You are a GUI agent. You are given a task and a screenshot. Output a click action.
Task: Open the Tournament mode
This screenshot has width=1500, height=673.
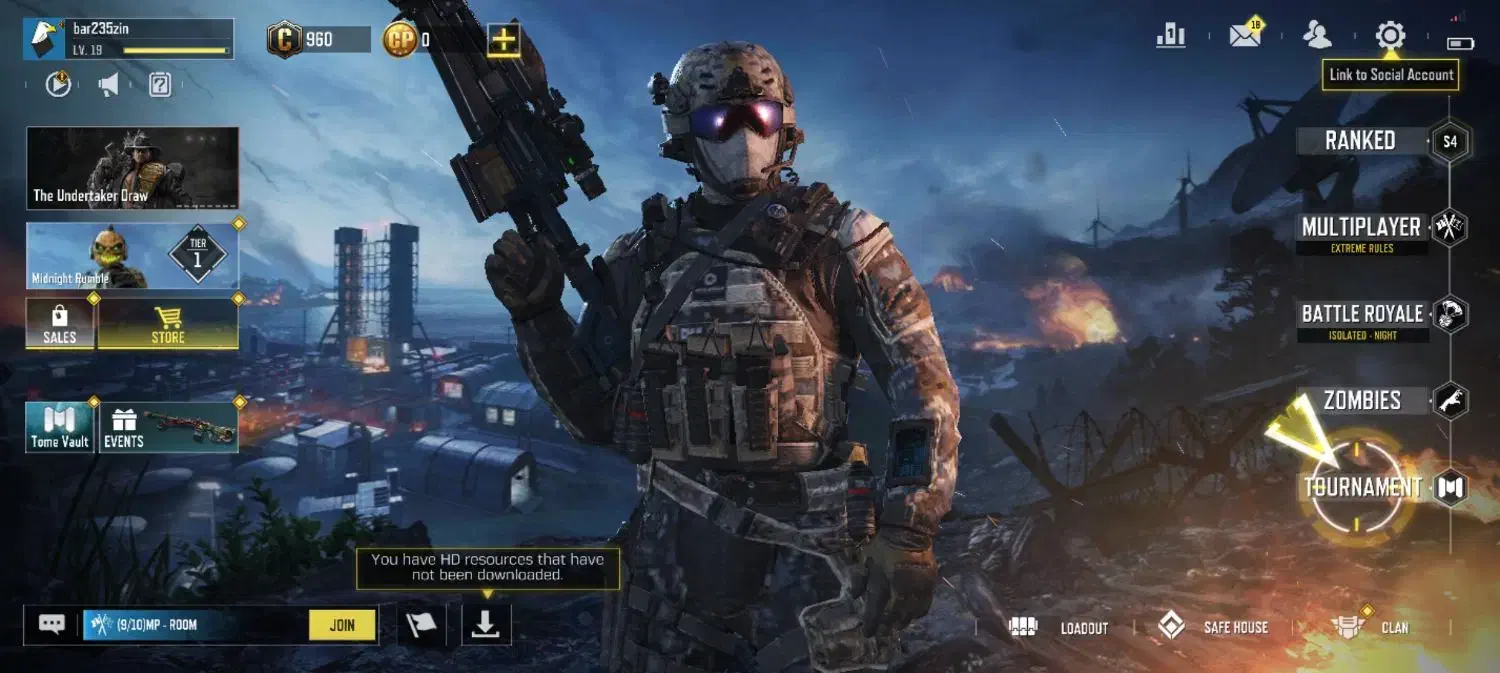click(x=1362, y=488)
